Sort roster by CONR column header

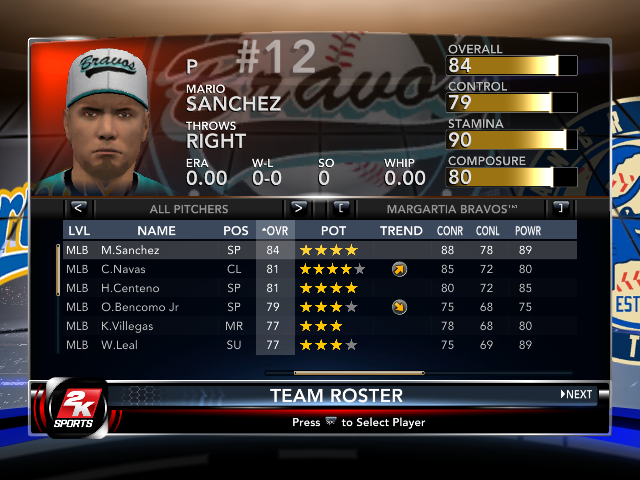click(x=450, y=231)
